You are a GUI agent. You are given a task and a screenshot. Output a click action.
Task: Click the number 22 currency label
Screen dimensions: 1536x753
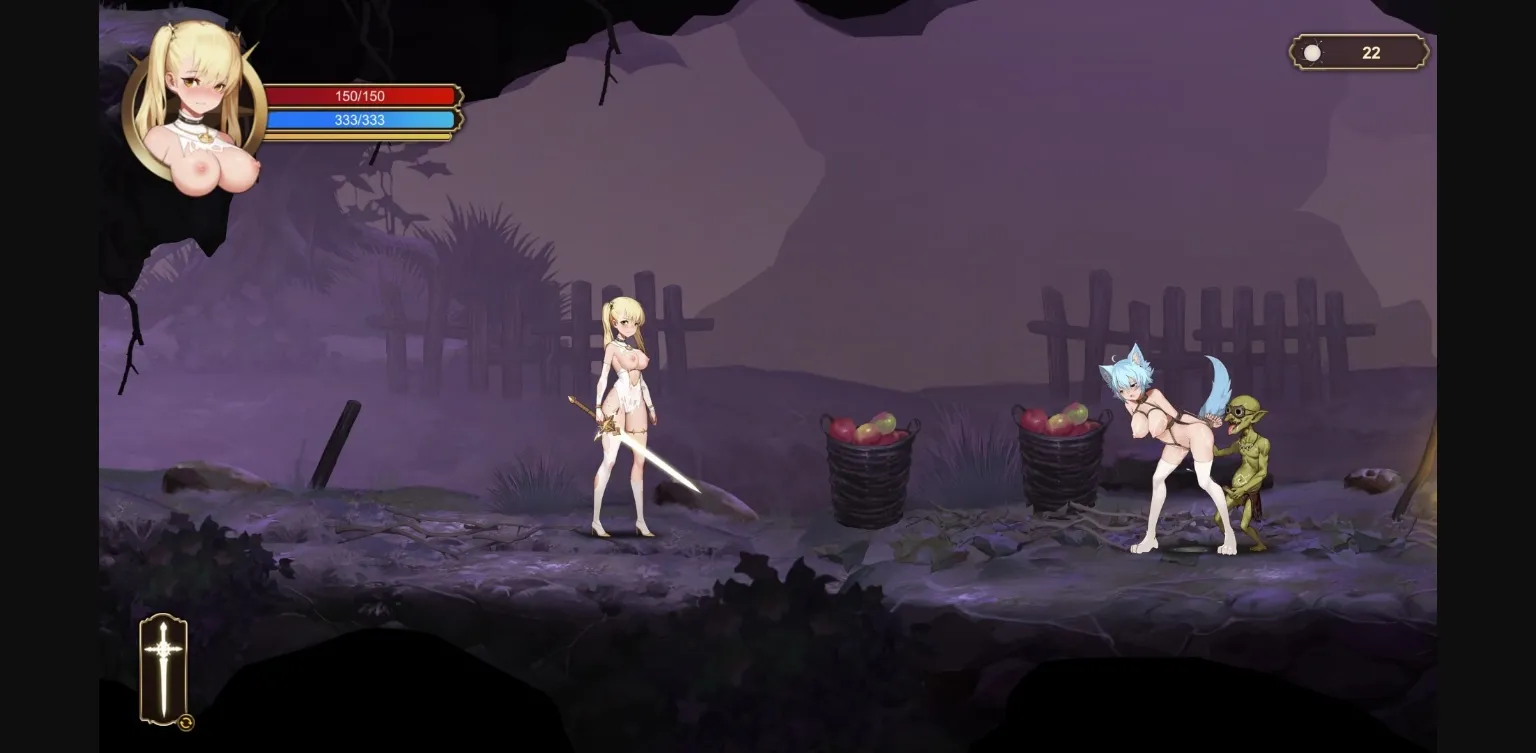tap(1372, 52)
